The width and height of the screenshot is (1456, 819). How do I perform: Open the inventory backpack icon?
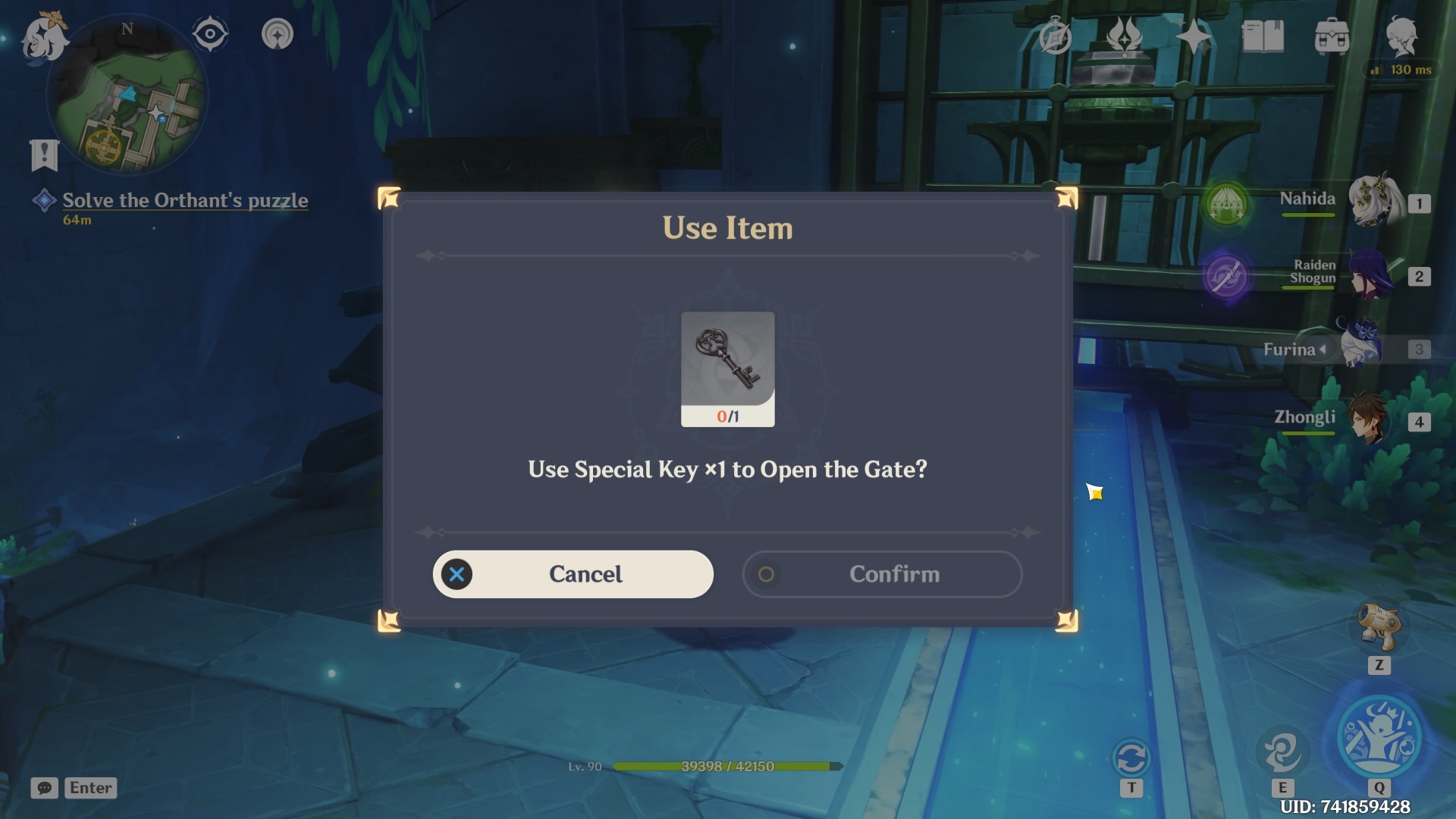point(1332,36)
